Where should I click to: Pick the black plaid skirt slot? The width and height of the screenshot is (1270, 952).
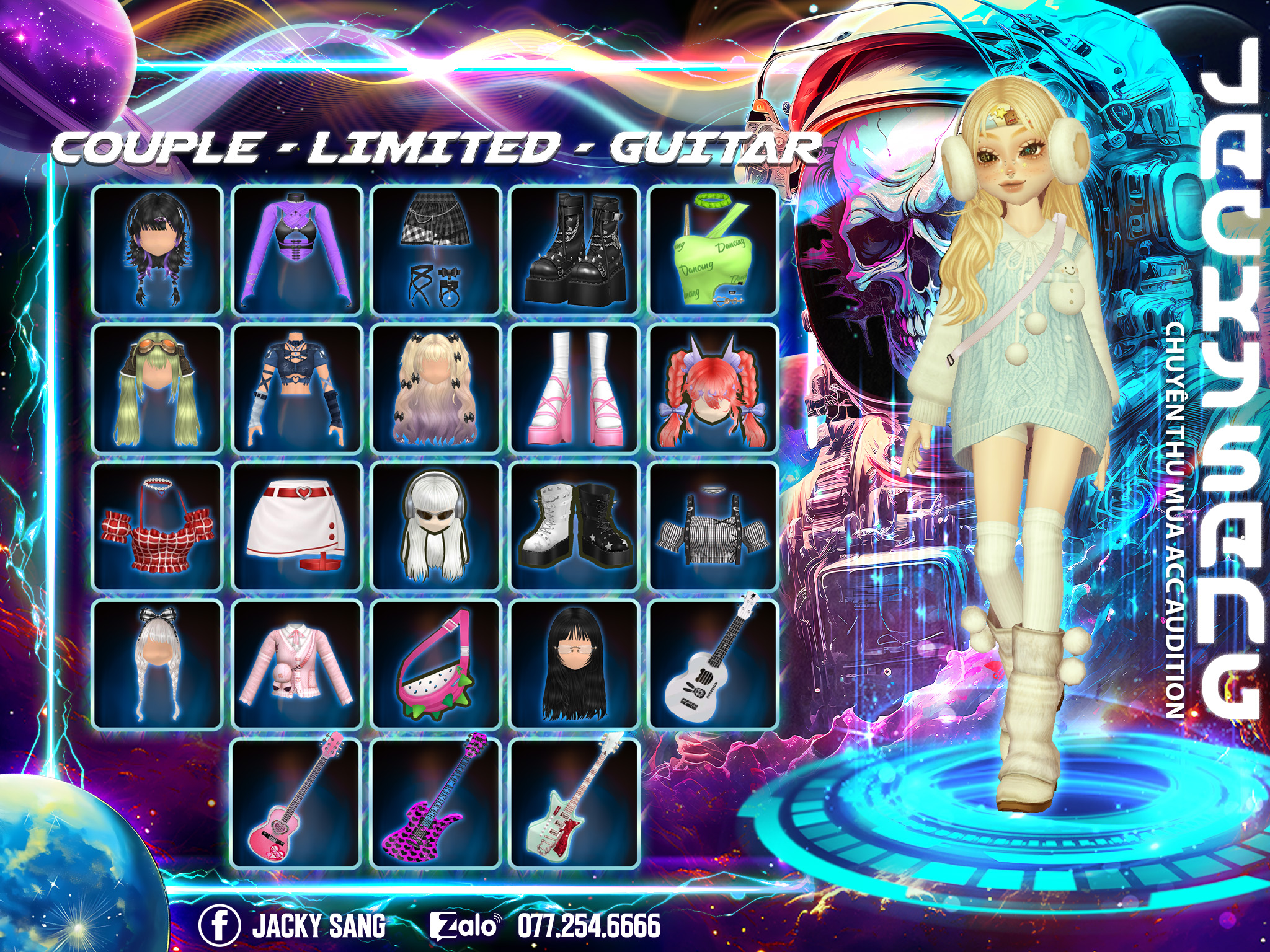click(x=436, y=250)
